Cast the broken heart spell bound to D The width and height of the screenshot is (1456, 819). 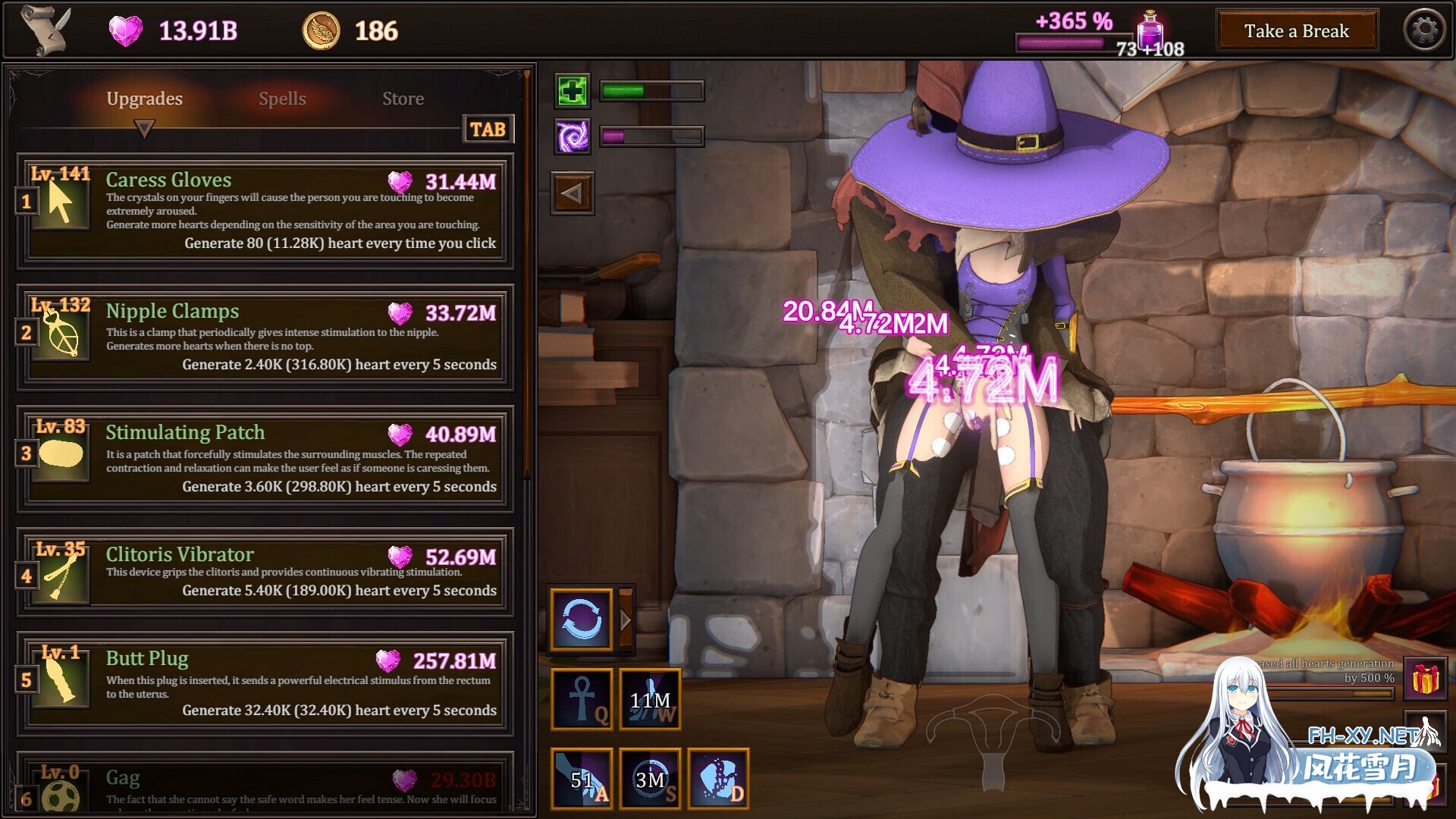pos(717,778)
